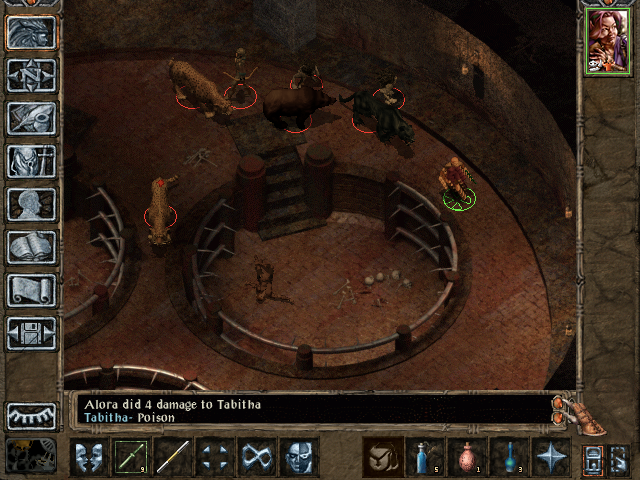Select the staff quick weapon slot

pyautogui.click(x=173, y=457)
